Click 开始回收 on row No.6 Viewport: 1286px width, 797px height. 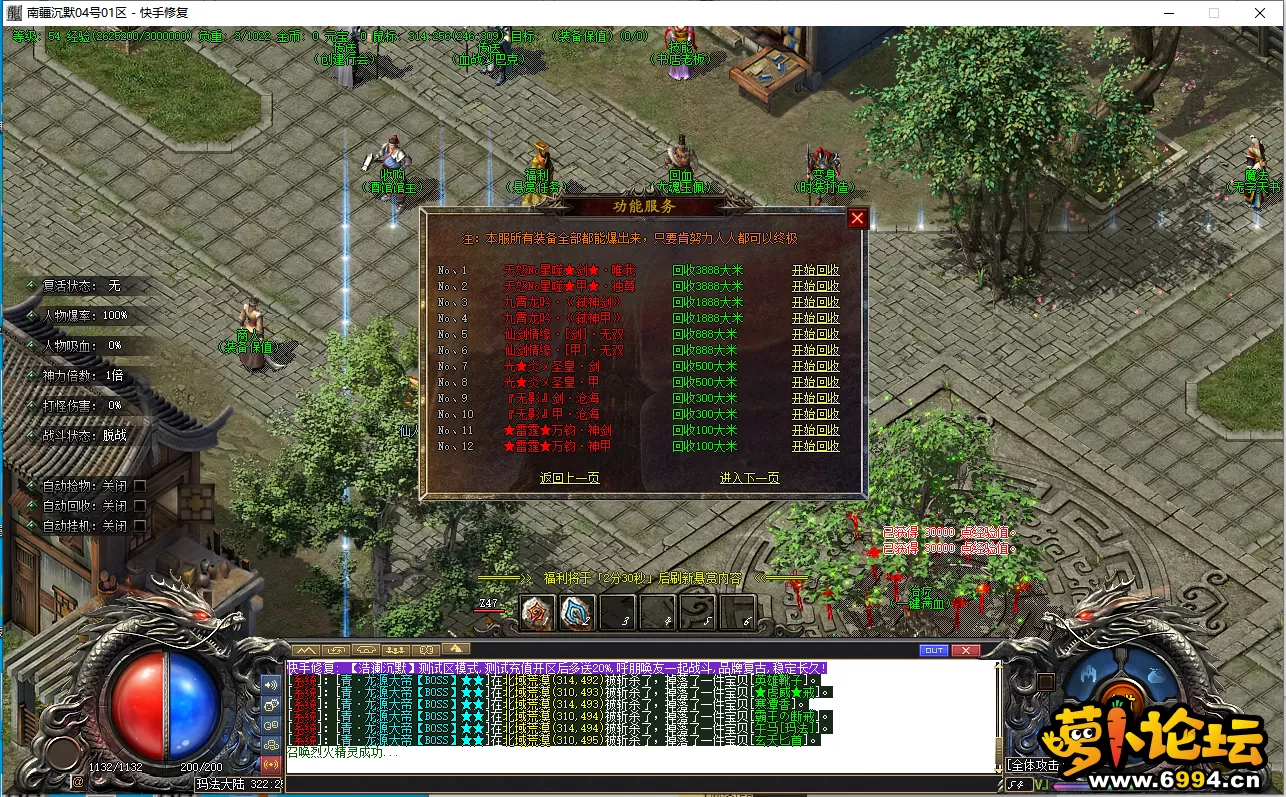815,350
